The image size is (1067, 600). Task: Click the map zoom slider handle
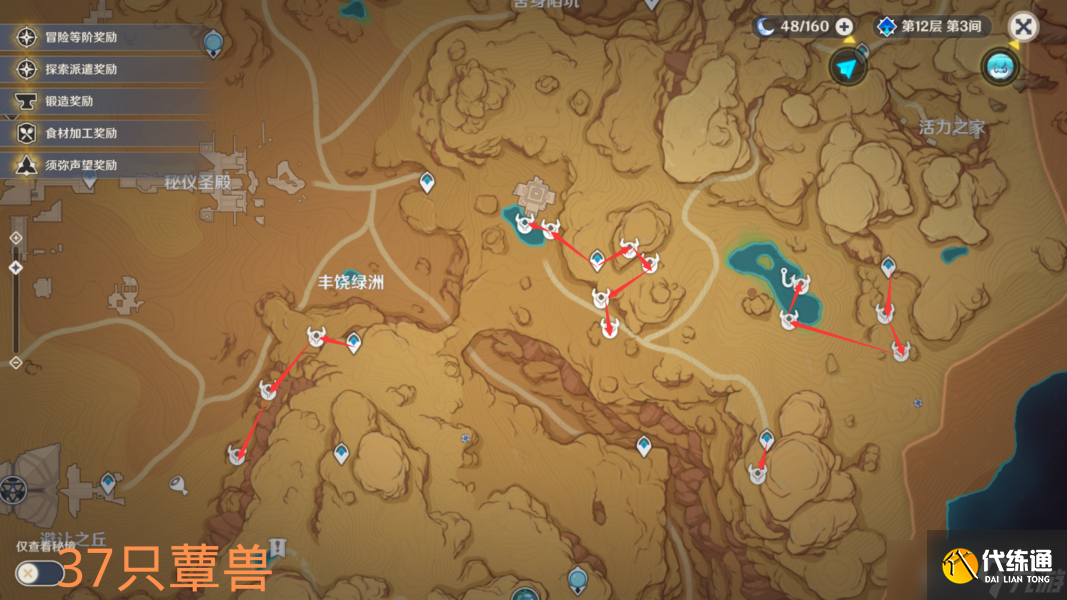click(15, 268)
